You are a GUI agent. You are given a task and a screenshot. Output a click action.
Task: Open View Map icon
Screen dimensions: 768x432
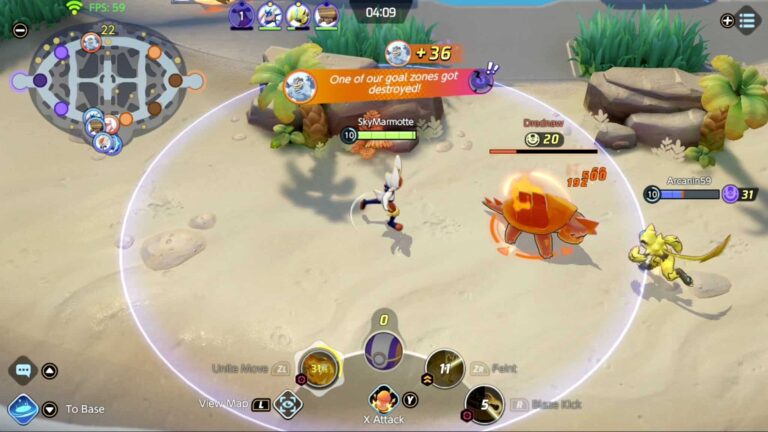click(x=288, y=404)
